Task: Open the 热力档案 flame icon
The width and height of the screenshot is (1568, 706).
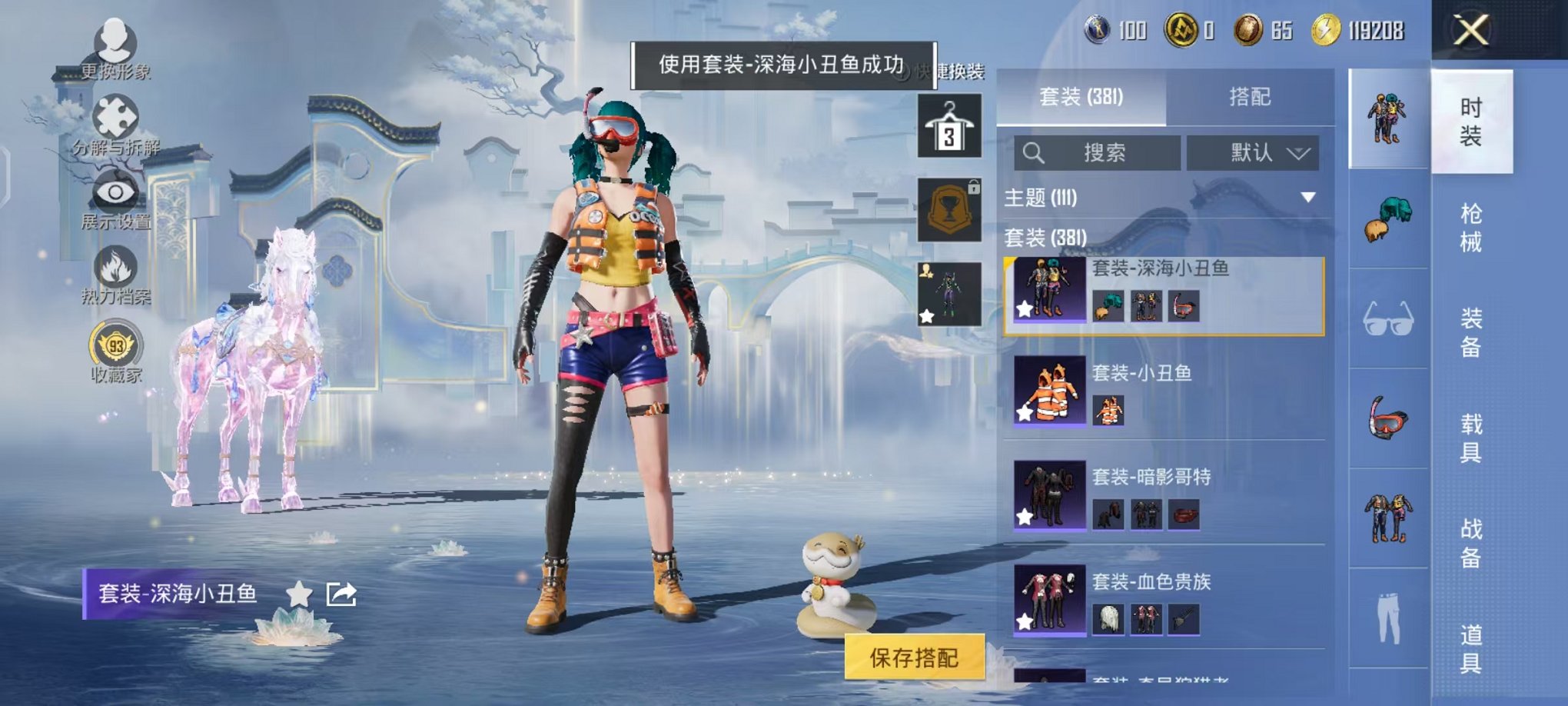Action: 114,265
